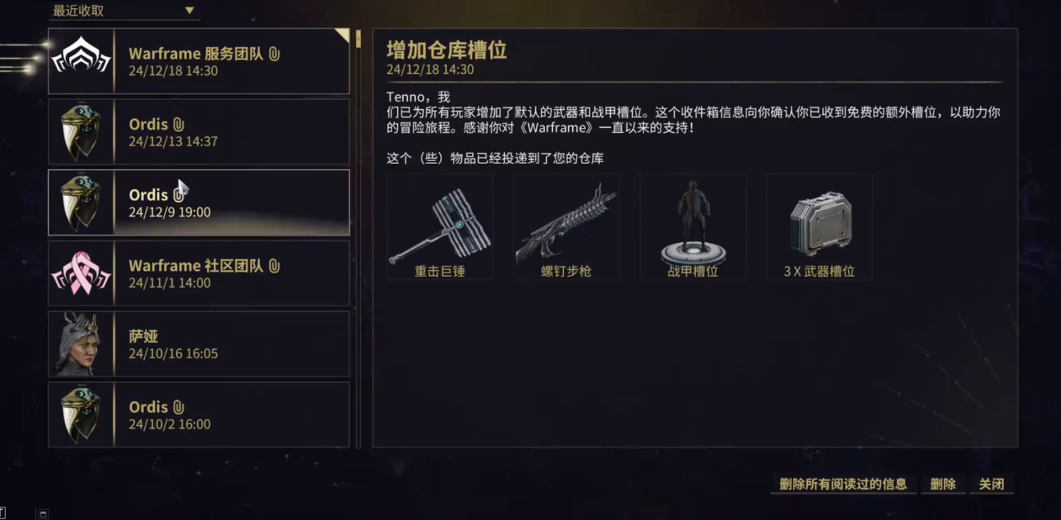Open Ordis message dated 24/10/2
1061x520 pixels.
(199, 415)
